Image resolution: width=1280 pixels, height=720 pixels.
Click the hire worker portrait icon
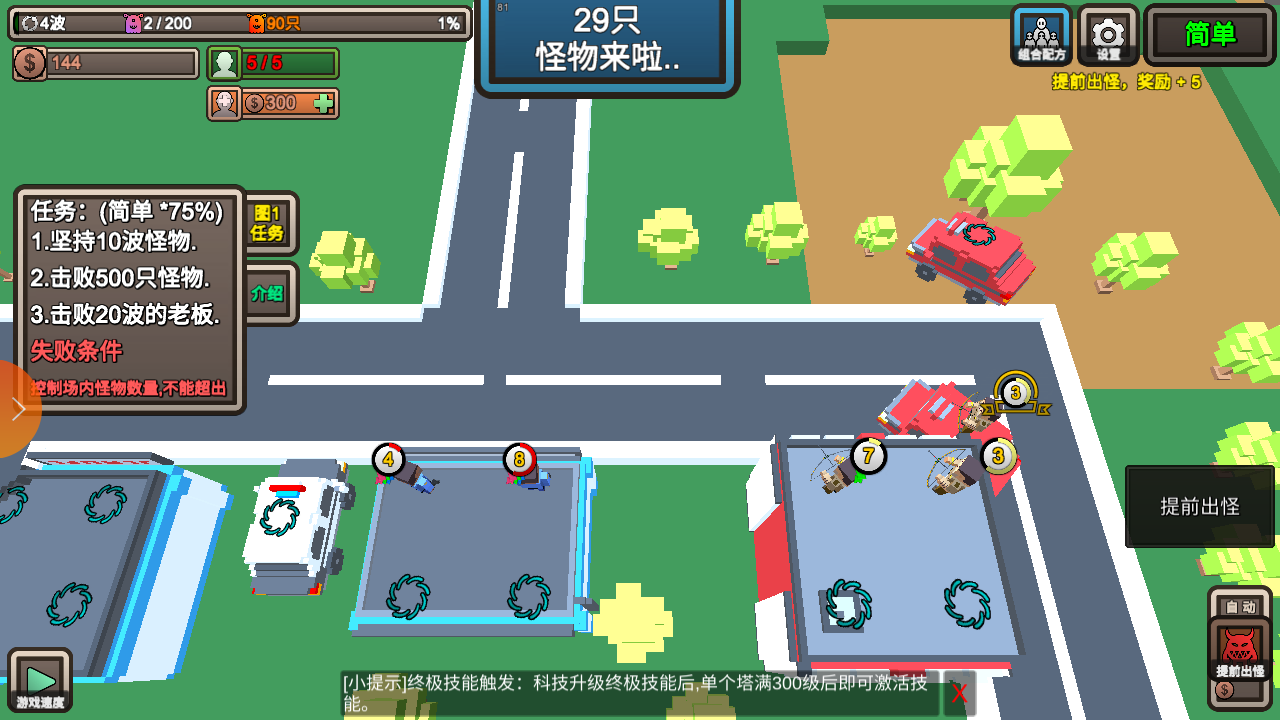pos(225,104)
